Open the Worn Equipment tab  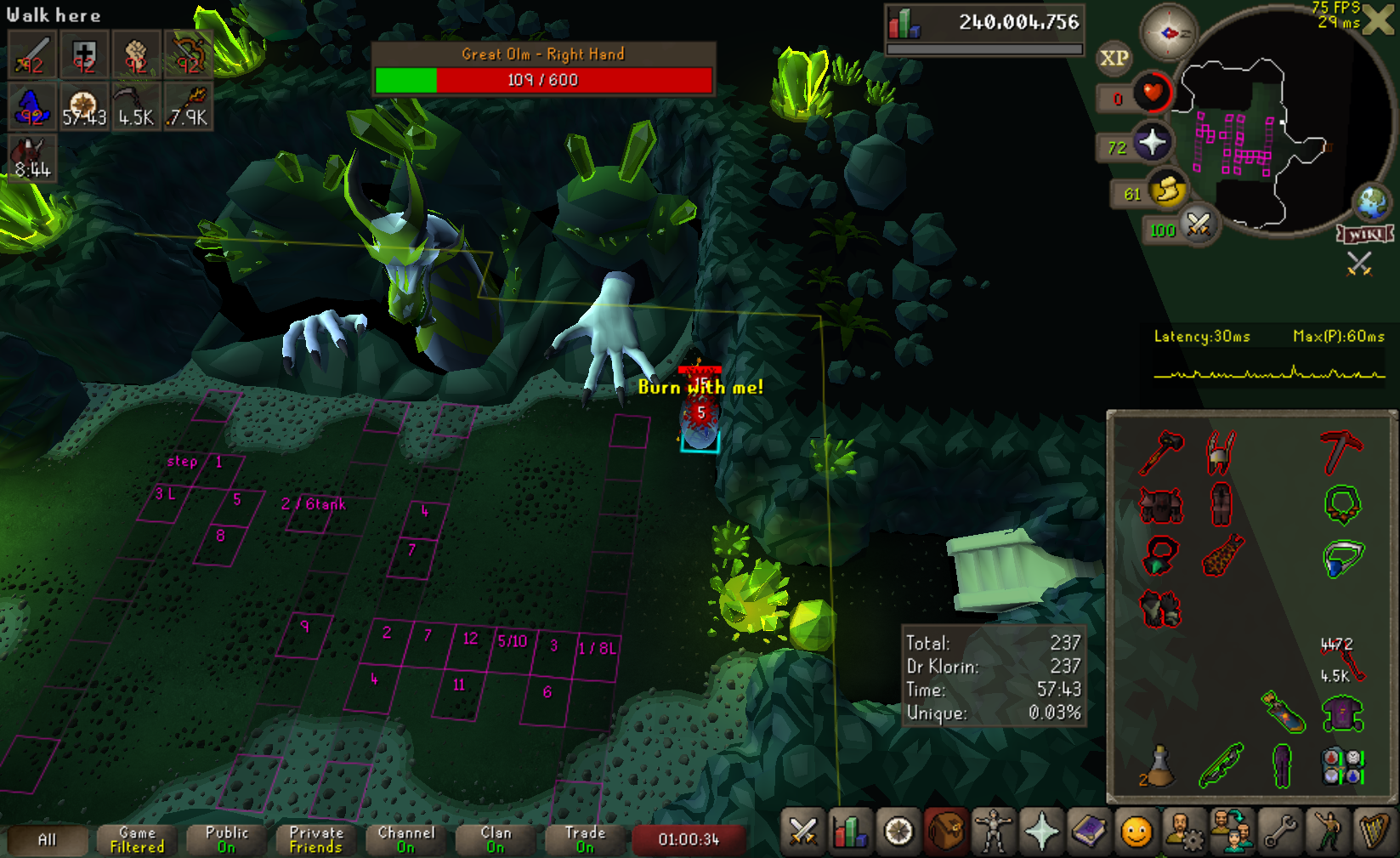click(x=993, y=832)
